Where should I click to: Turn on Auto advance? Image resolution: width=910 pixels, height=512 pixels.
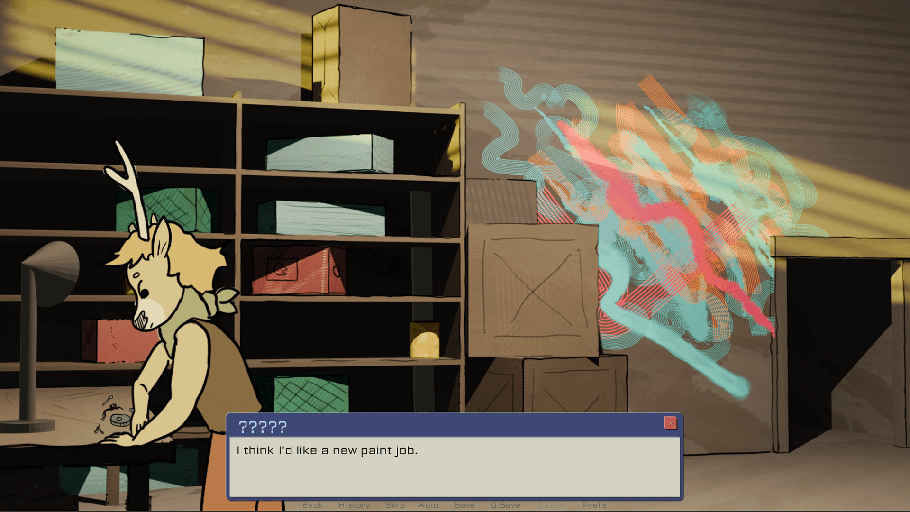click(x=428, y=505)
